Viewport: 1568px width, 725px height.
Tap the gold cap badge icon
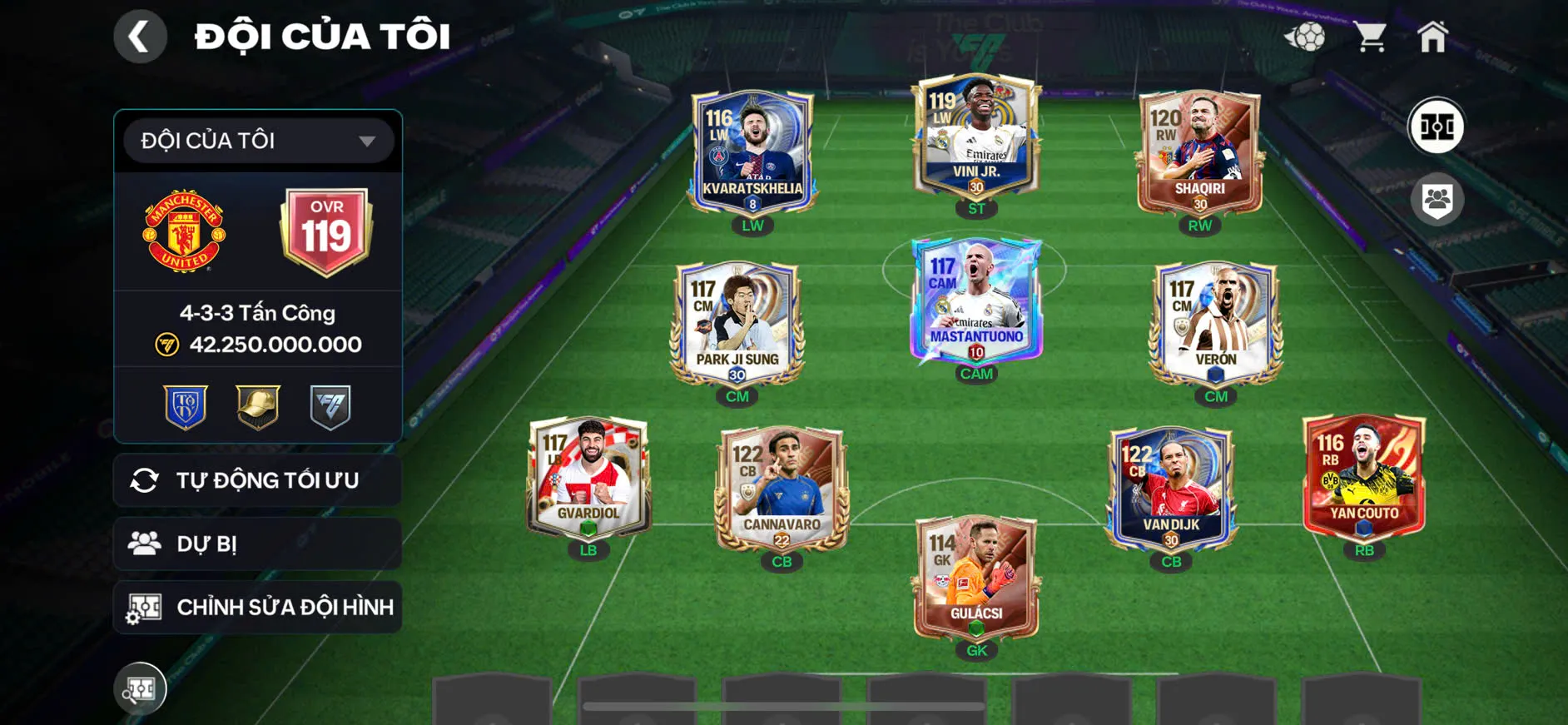tap(258, 406)
